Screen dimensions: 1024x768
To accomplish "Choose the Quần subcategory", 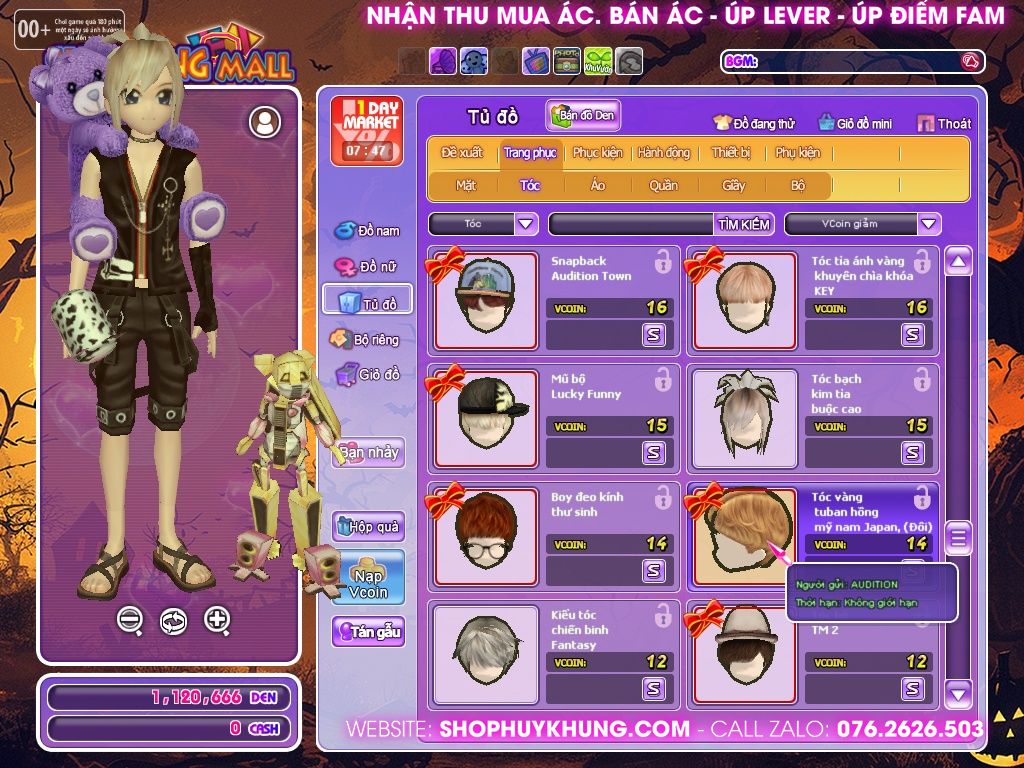I will (663, 185).
